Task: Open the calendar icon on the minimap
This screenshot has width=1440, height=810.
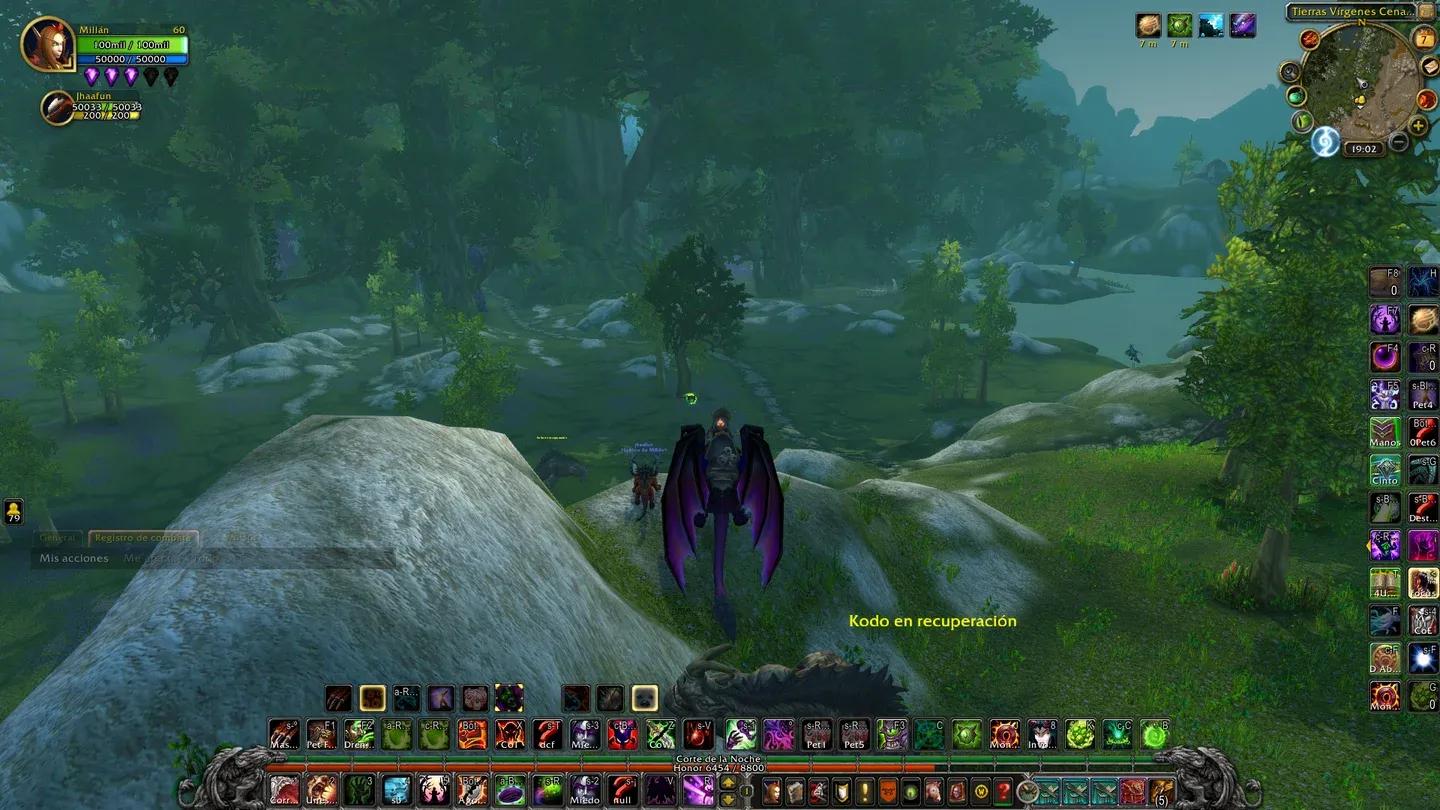Action: coord(1423,39)
